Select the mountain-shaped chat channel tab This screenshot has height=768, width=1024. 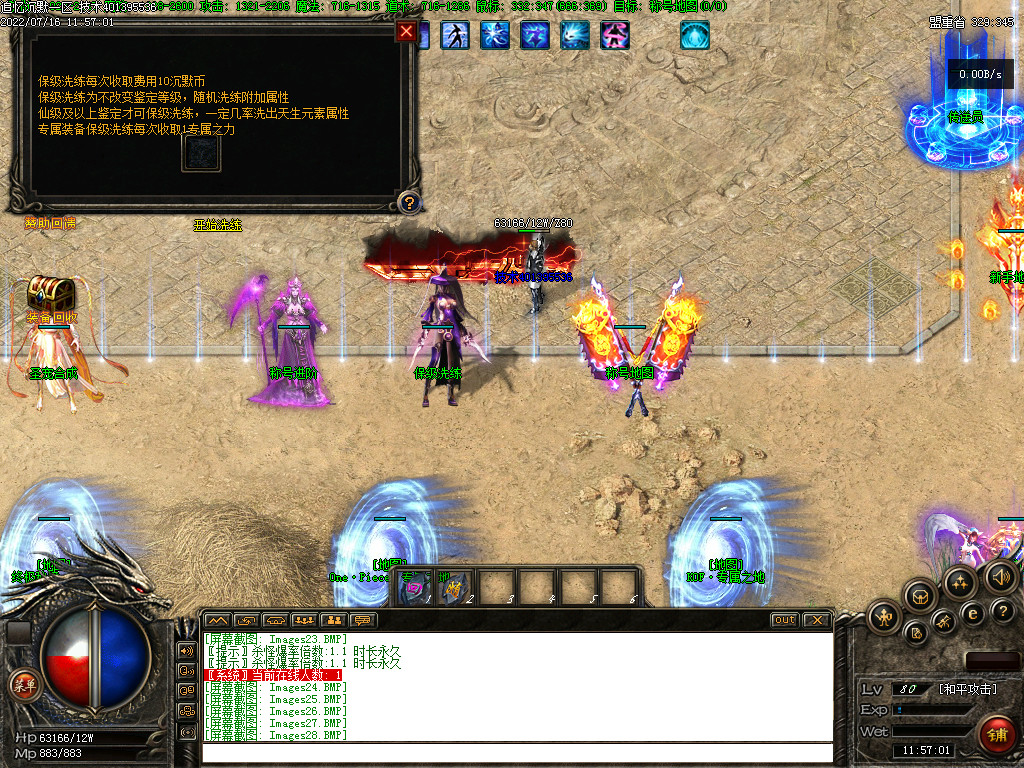coord(217,620)
